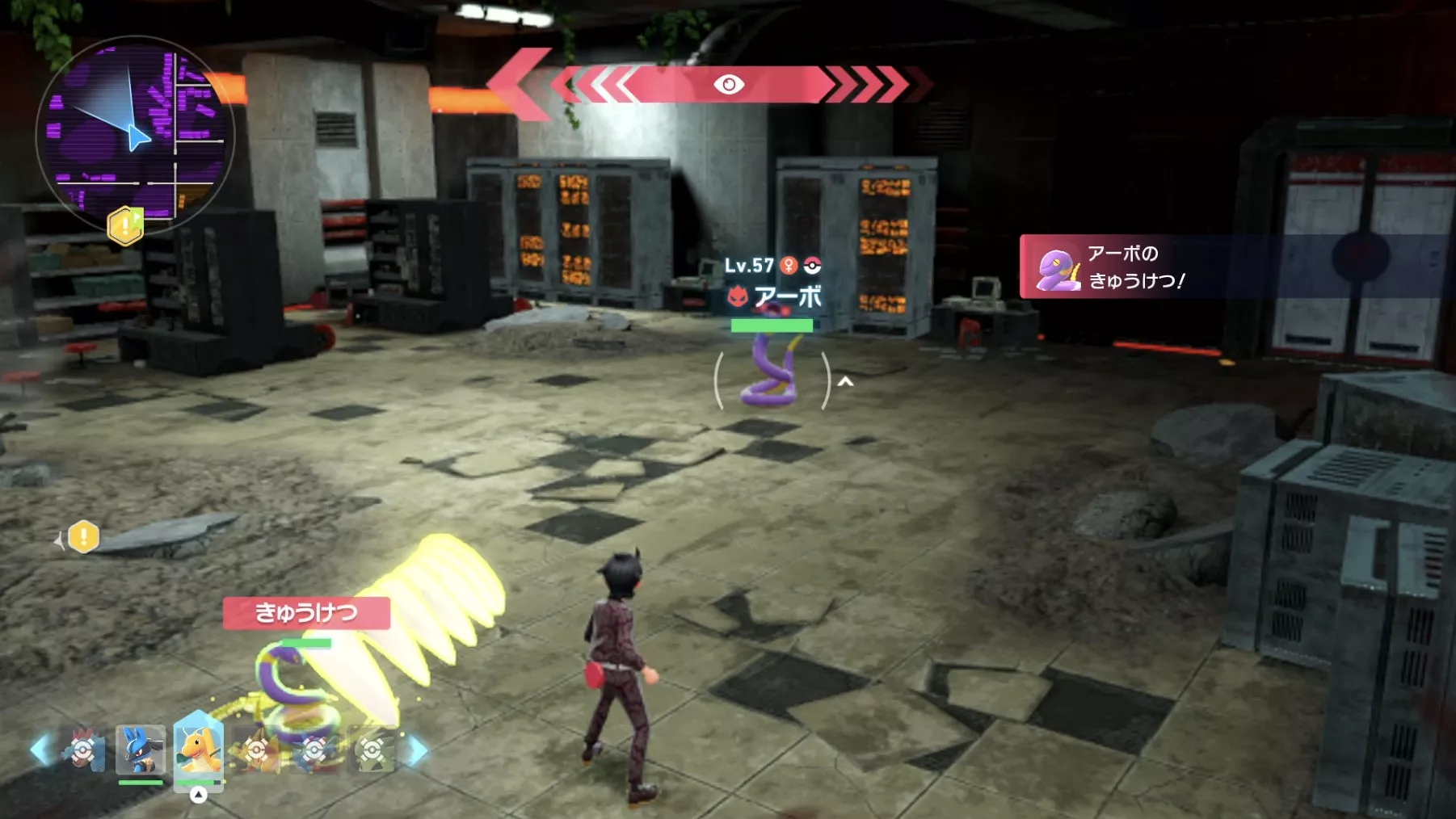Click the eye icon on the red alert banner
The width and height of the screenshot is (1456, 819).
coord(728,85)
